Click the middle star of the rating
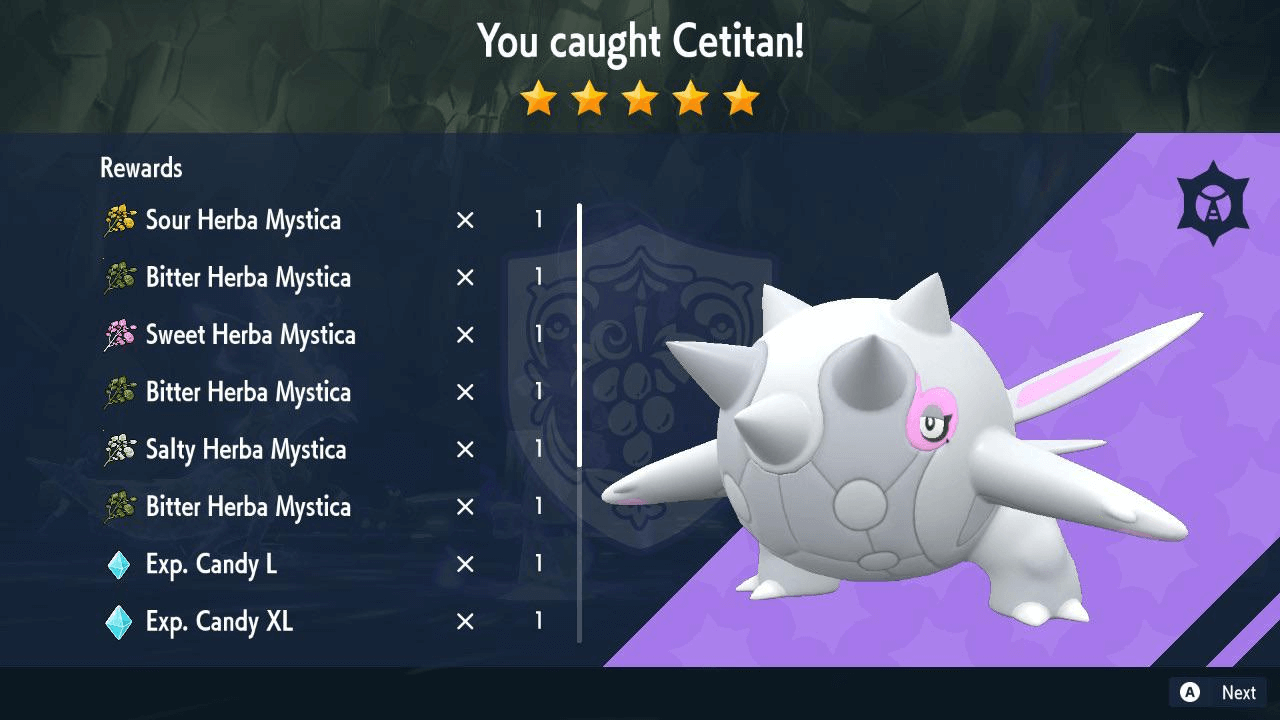 point(640,98)
